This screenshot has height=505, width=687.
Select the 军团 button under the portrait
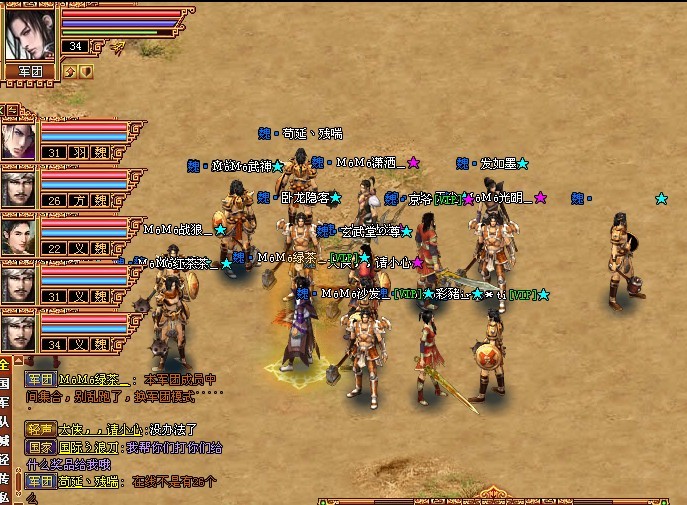point(30,71)
